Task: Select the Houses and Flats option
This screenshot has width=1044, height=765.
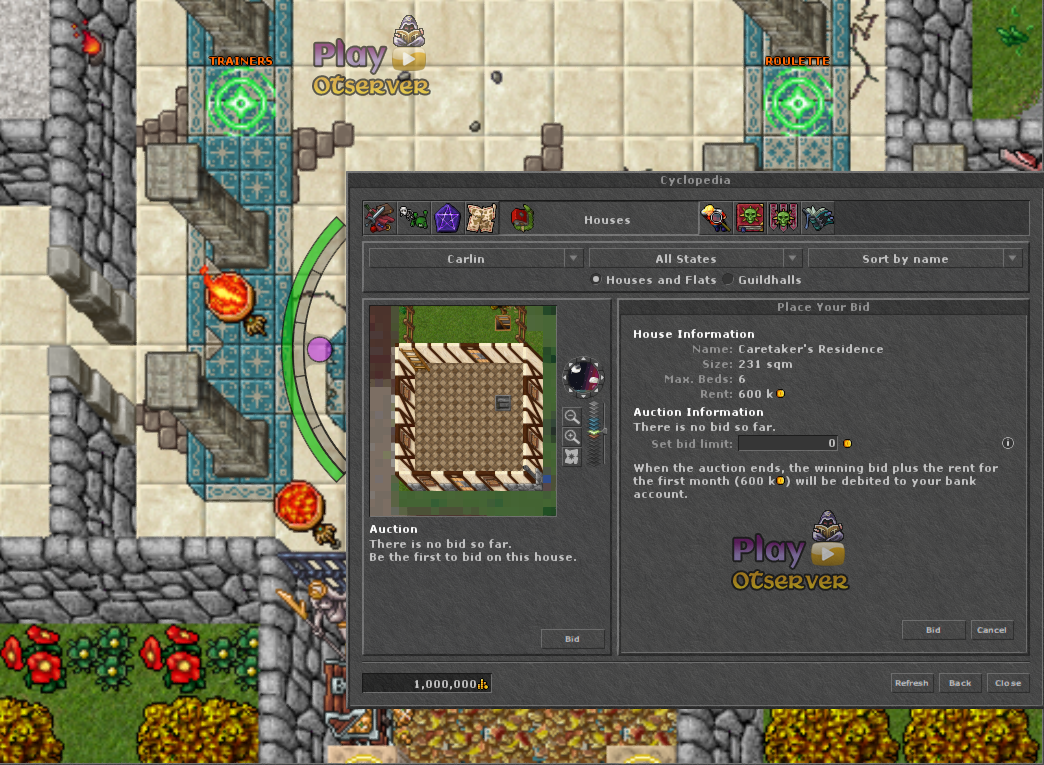Action: click(x=597, y=280)
